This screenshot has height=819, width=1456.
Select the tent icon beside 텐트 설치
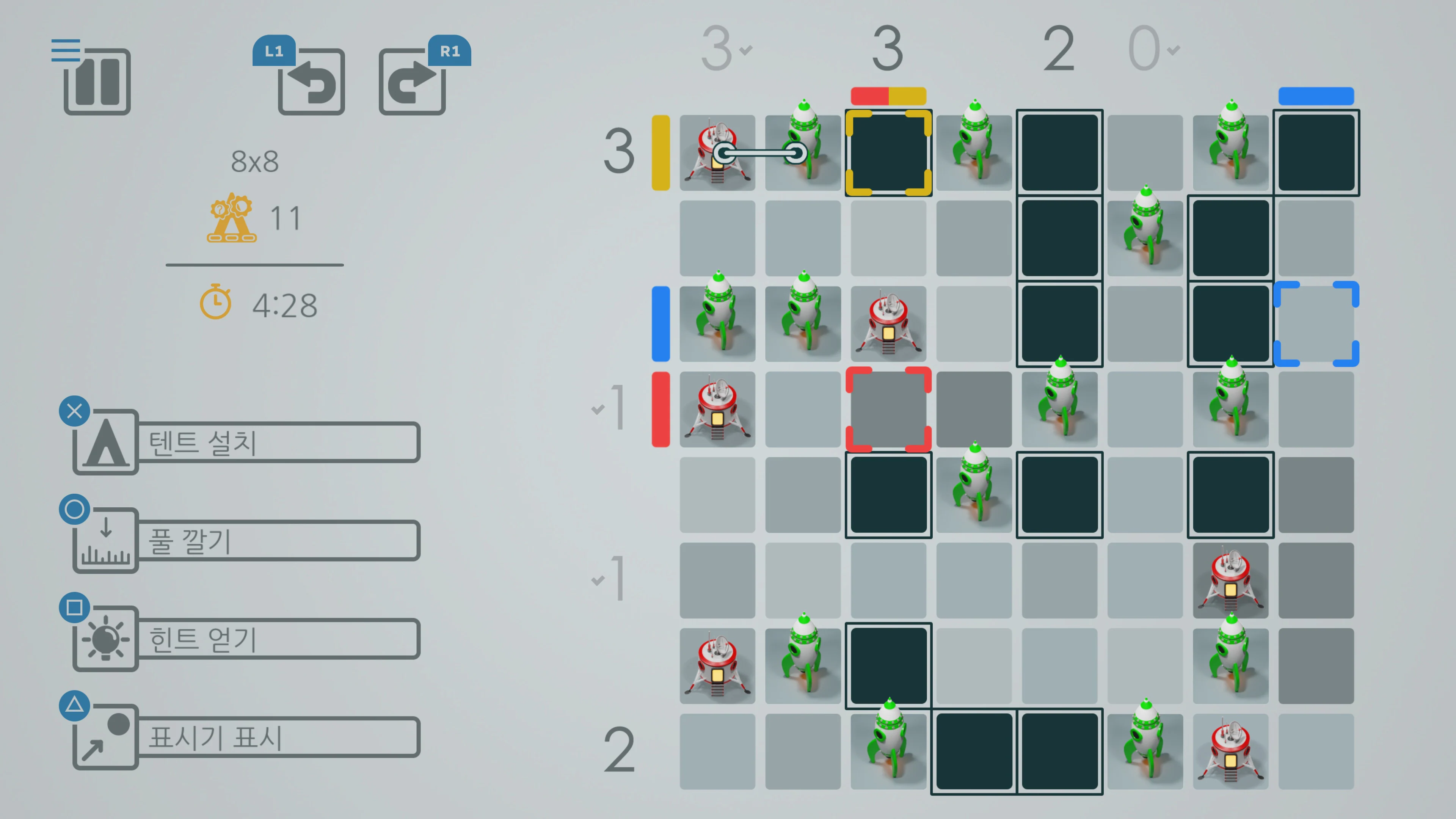click(105, 441)
